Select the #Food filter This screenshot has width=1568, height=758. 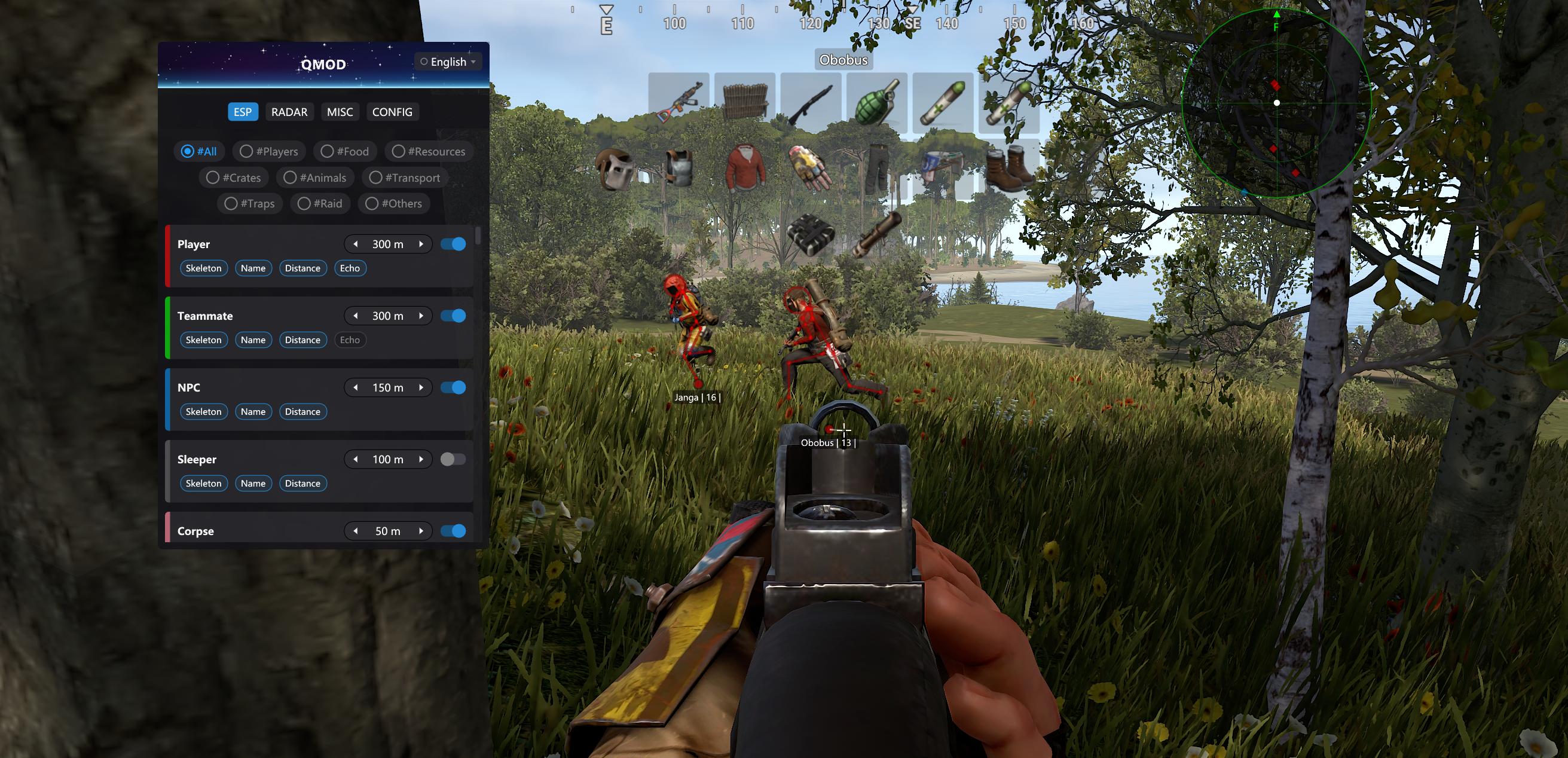[x=344, y=152]
